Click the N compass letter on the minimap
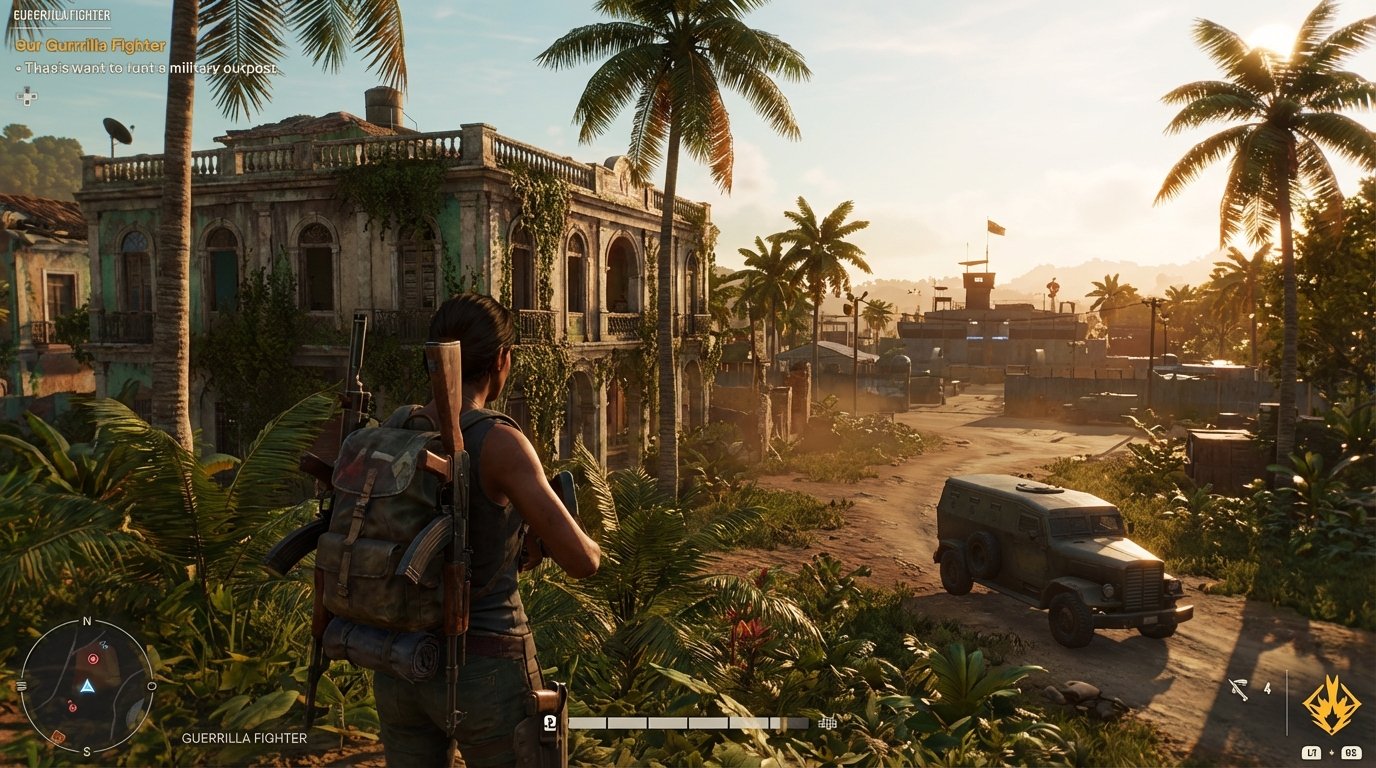Image resolution: width=1376 pixels, height=768 pixels. (x=86, y=621)
